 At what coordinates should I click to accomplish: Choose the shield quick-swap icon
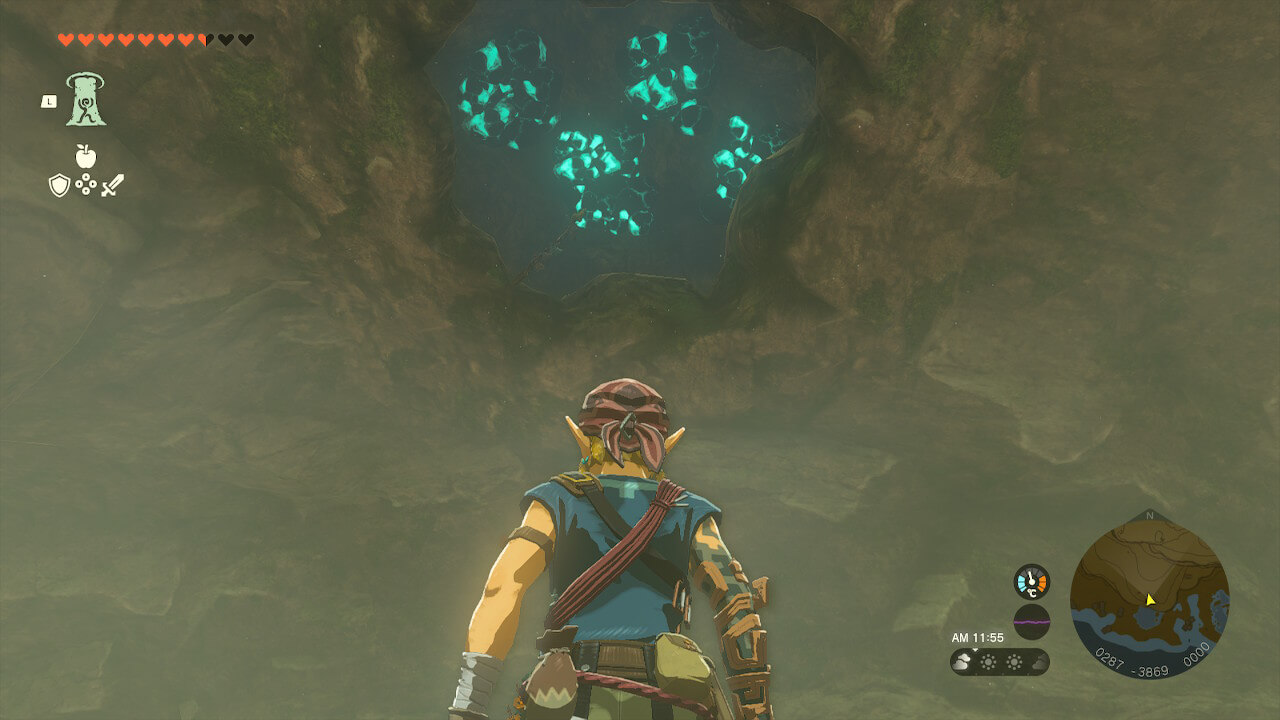(59, 185)
